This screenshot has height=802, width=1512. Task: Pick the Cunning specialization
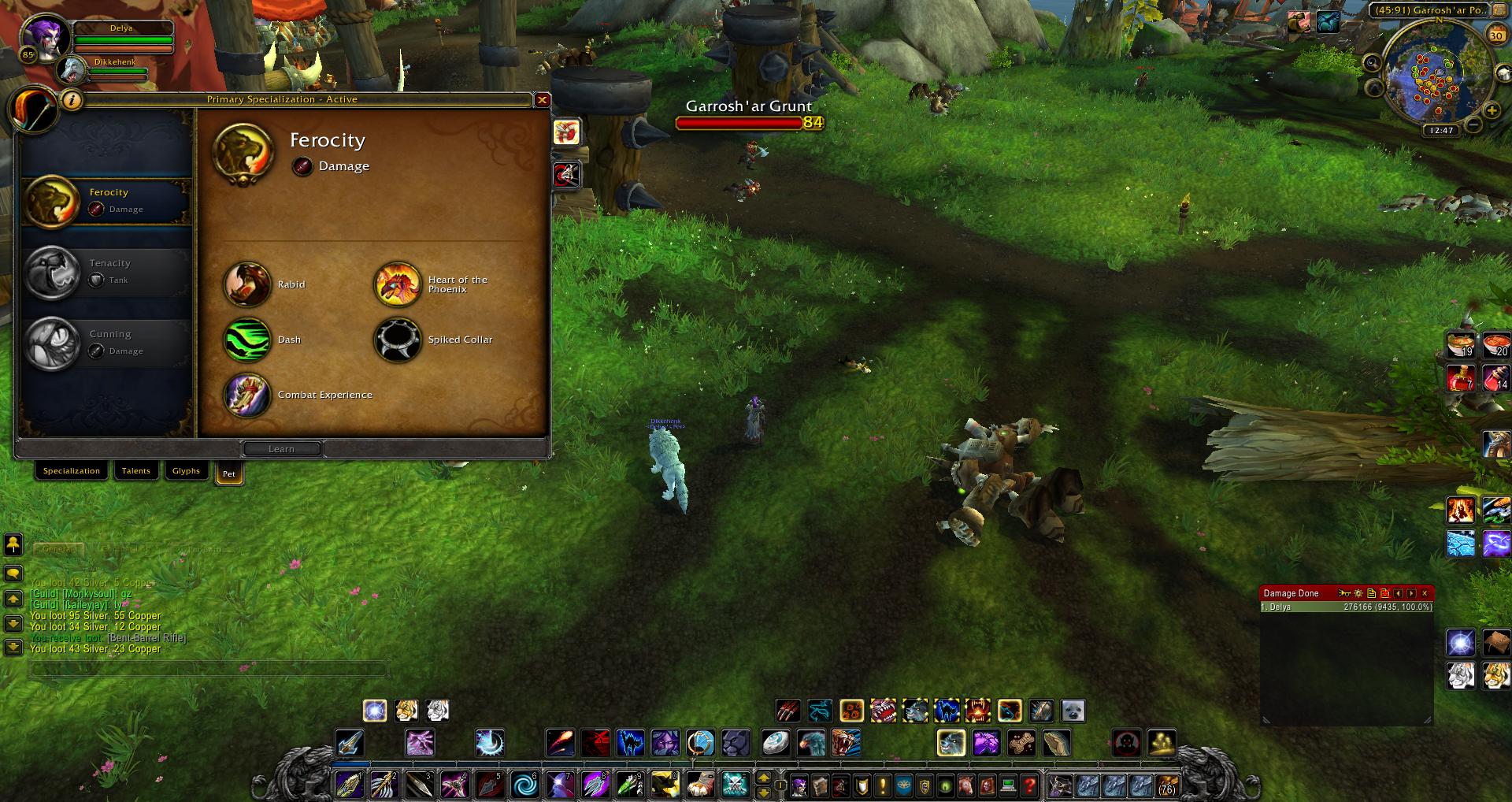coord(106,343)
